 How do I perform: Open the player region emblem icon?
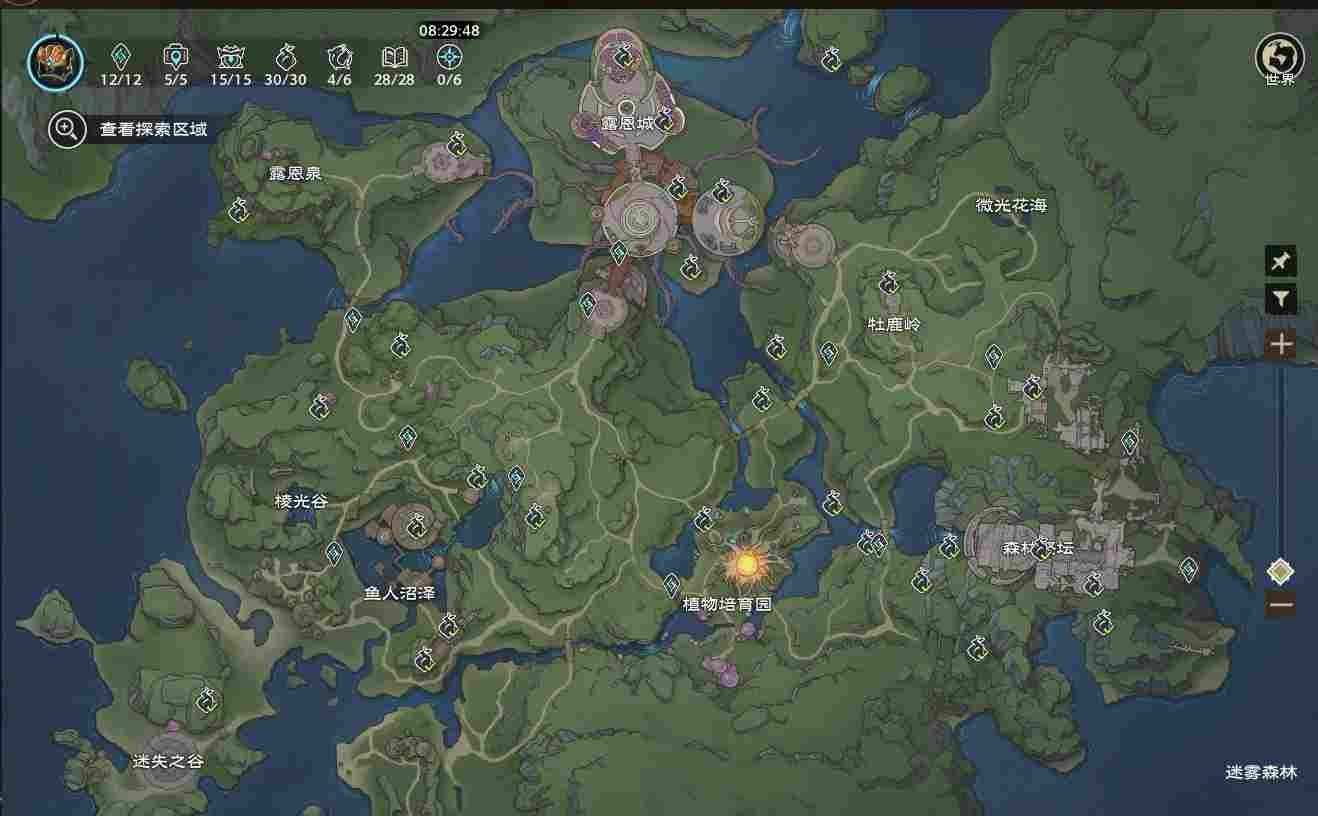click(x=55, y=60)
